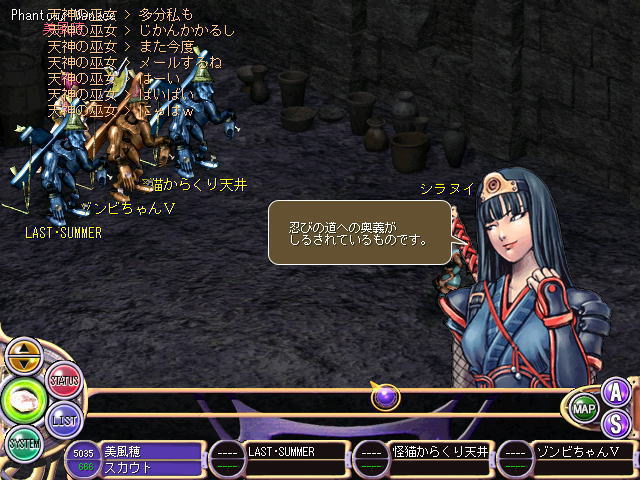Advance Shiranui's dialogue speech bubble

coord(361,232)
